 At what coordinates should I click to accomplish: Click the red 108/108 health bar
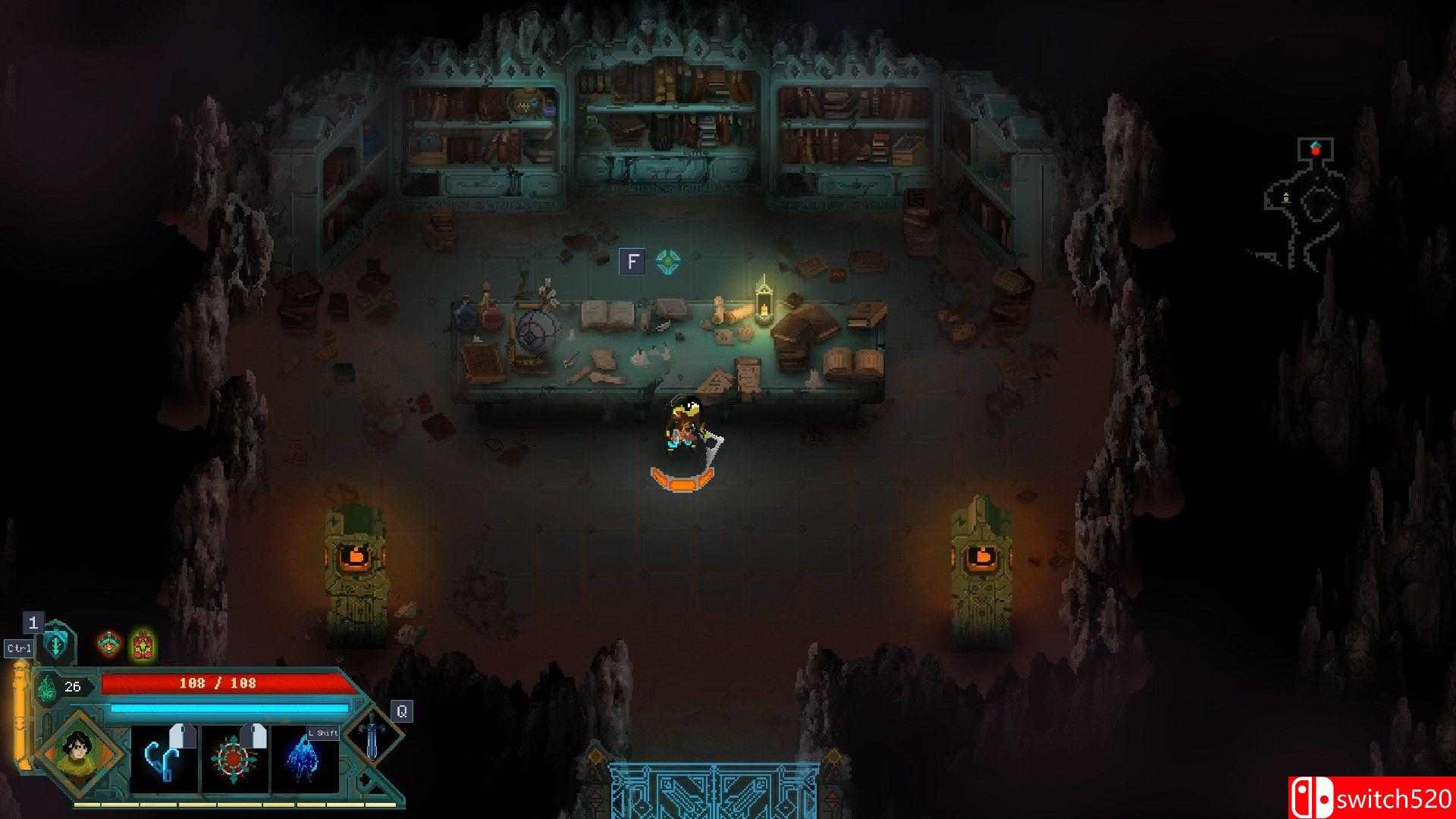tap(220, 683)
